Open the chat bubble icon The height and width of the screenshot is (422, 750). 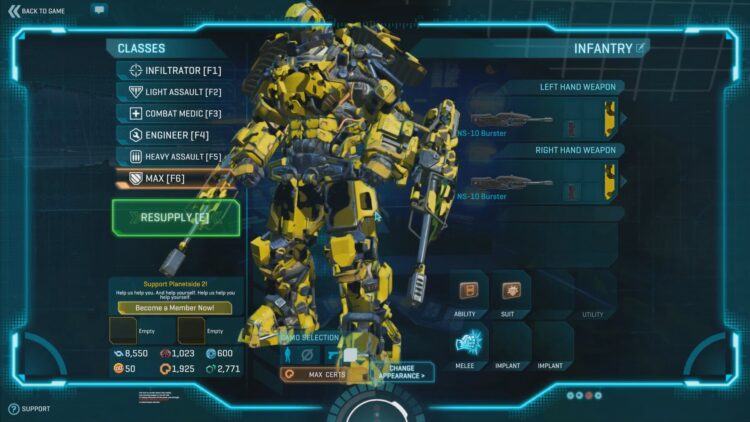[x=99, y=9]
